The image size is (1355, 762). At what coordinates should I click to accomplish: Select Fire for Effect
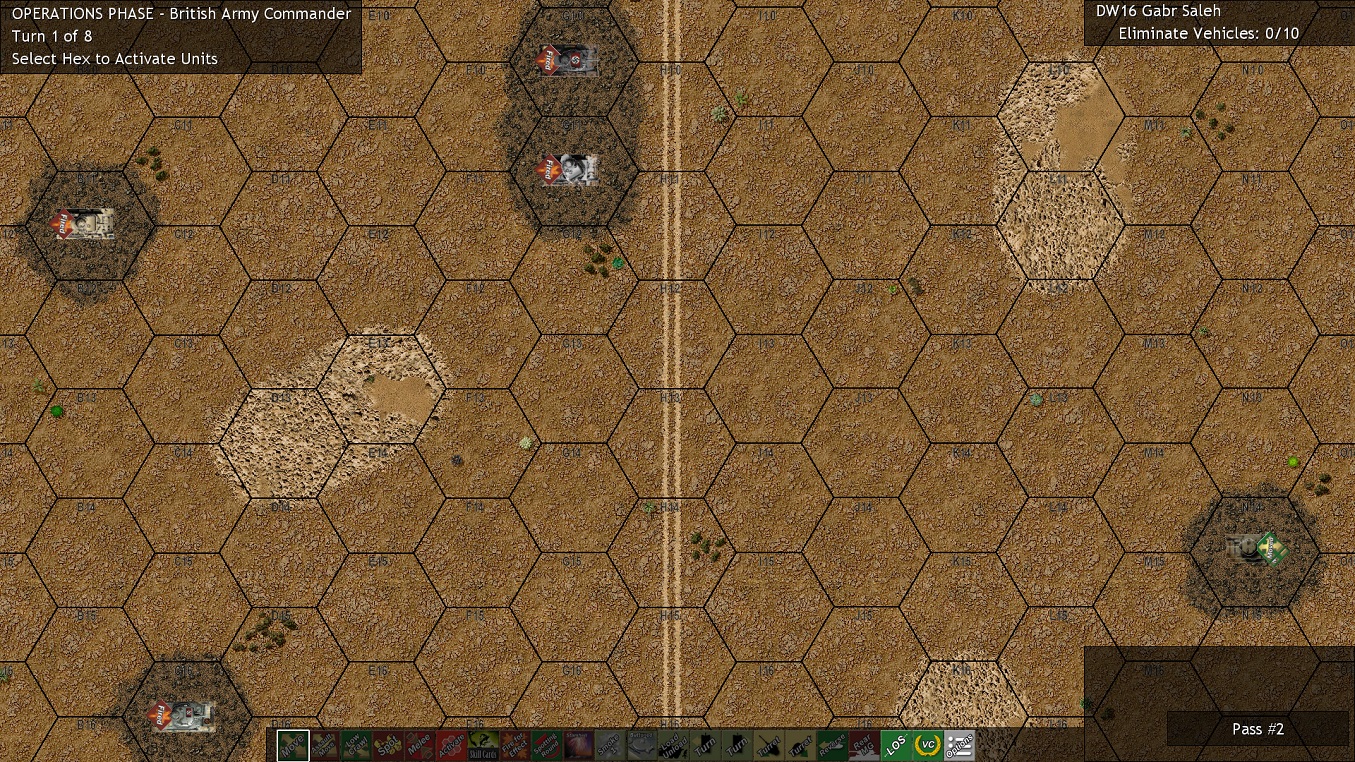pos(515,745)
